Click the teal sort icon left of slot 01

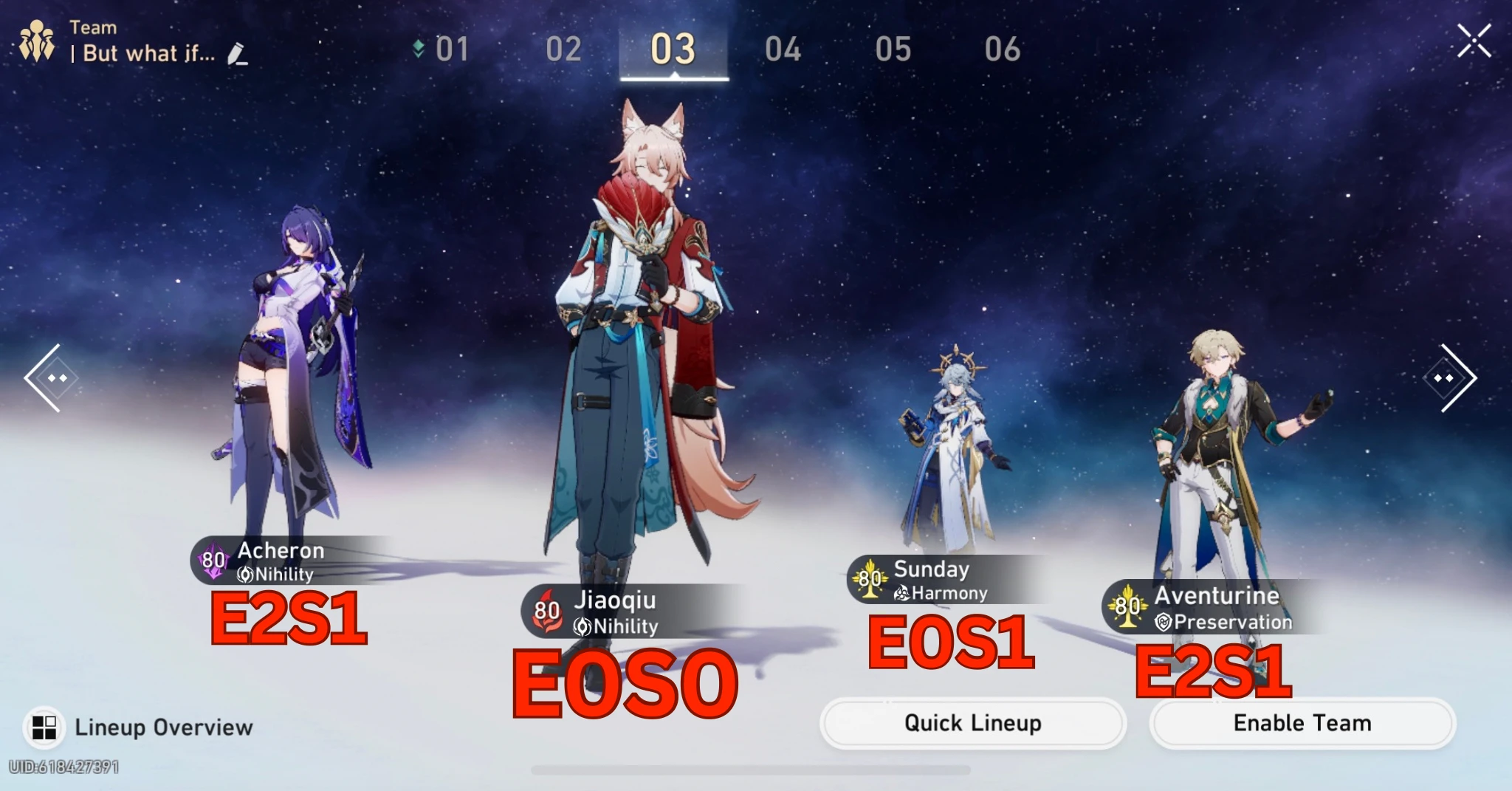click(418, 48)
